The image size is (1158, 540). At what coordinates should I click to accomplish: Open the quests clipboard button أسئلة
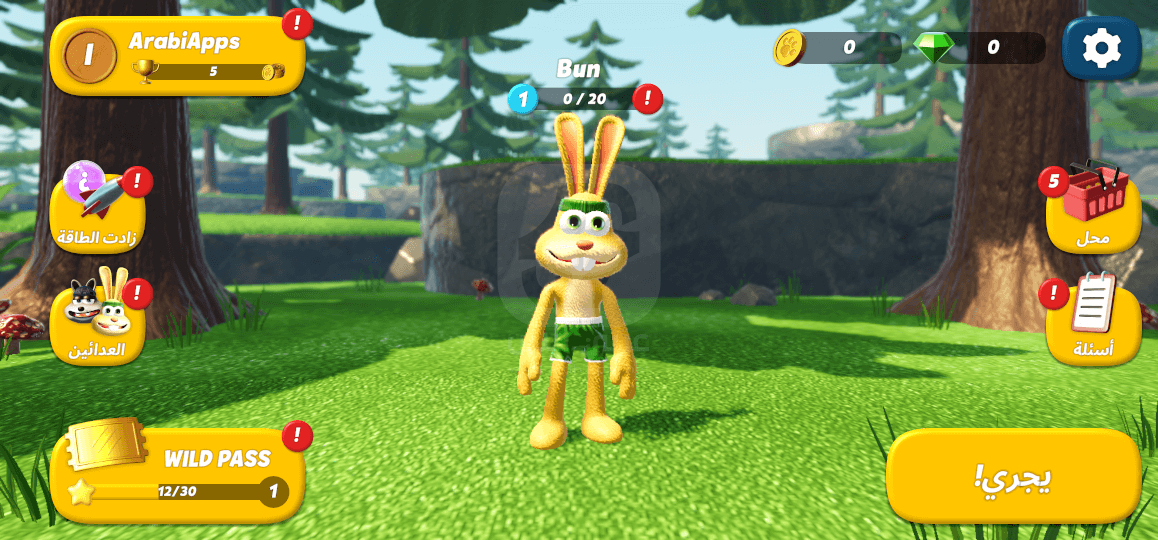(x=1093, y=320)
